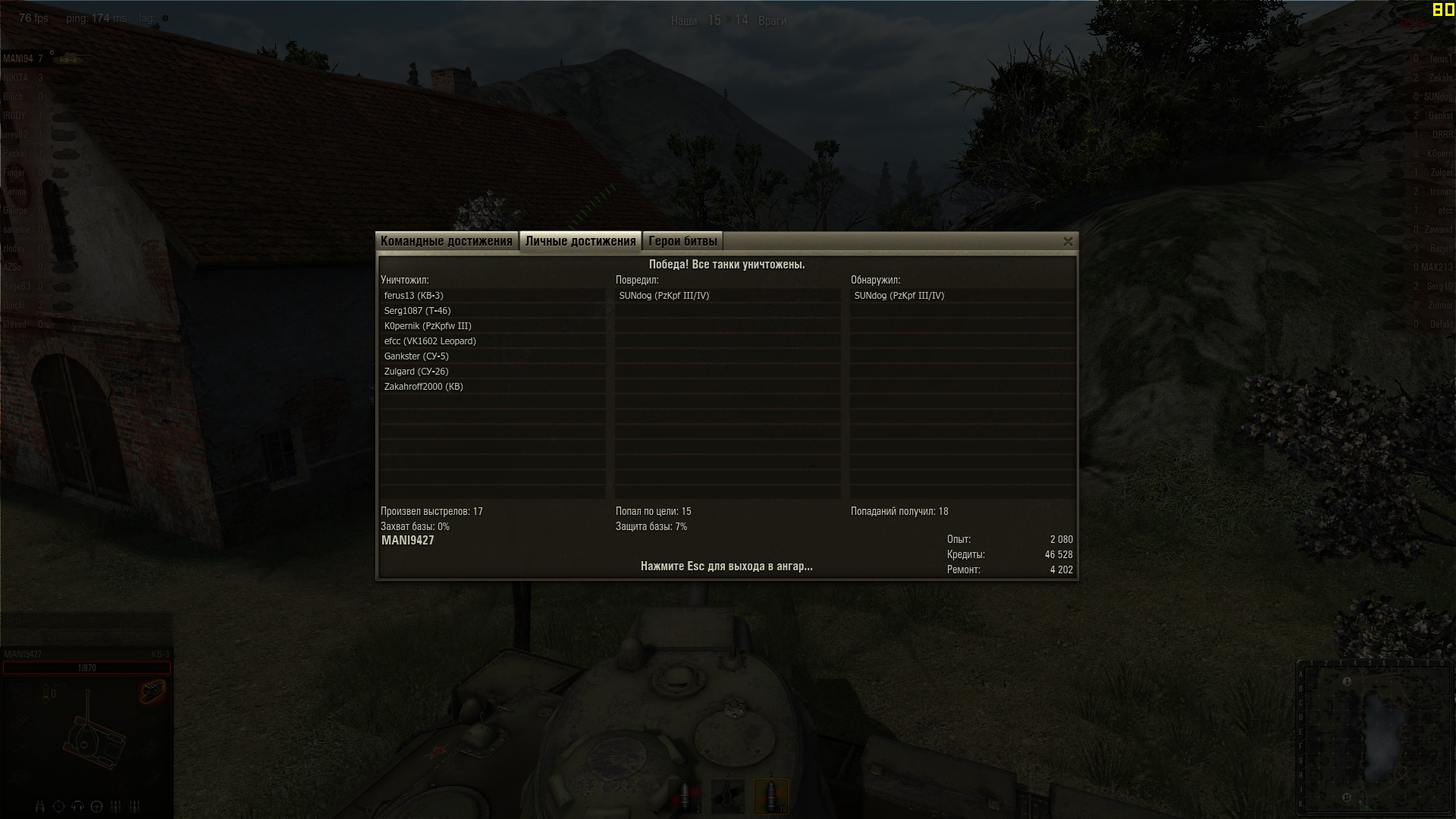Open the Герои битвы tab
The width and height of the screenshot is (1456, 819).
[x=682, y=241]
